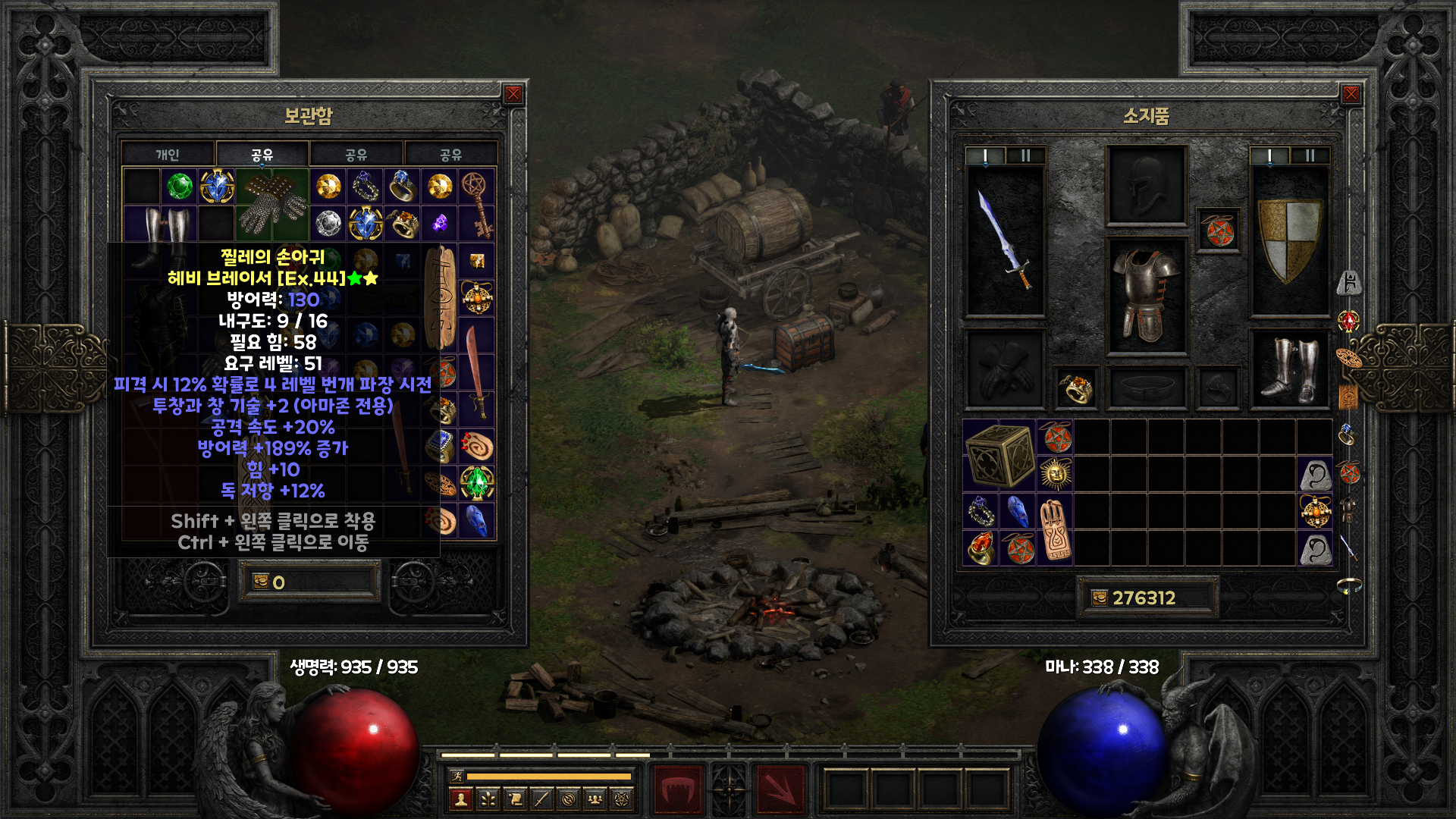Close the stash (보관함) window
The height and width of the screenshot is (819, 1456).
(513, 94)
